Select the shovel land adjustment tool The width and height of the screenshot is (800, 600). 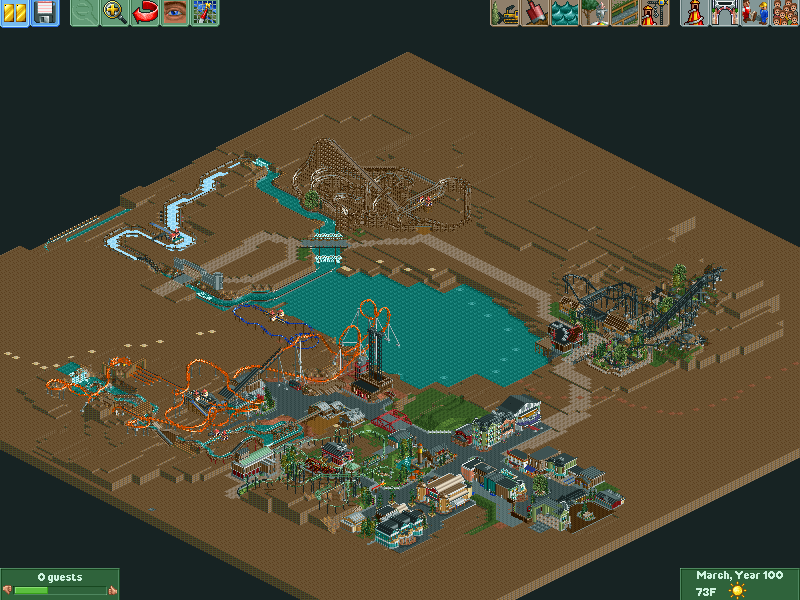click(x=535, y=13)
